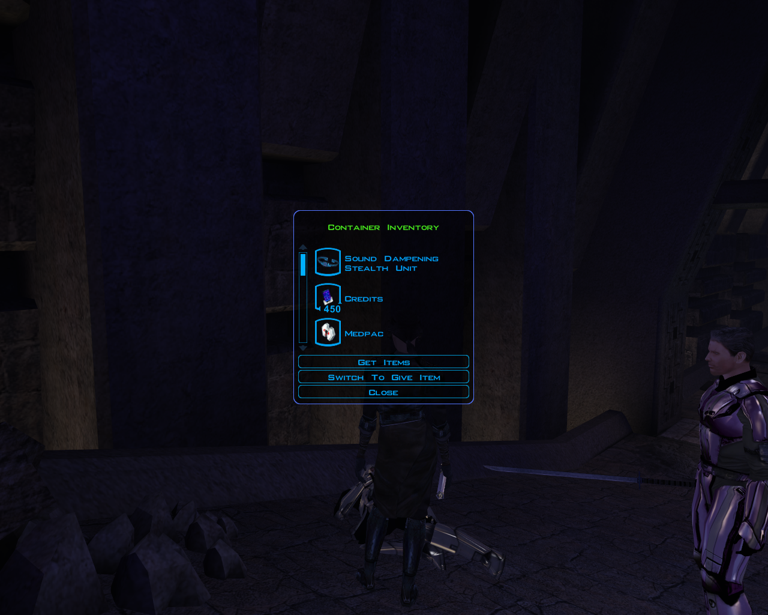Select the Sound Dampening Stealth Unit
The height and width of the screenshot is (615, 768).
tap(390, 263)
